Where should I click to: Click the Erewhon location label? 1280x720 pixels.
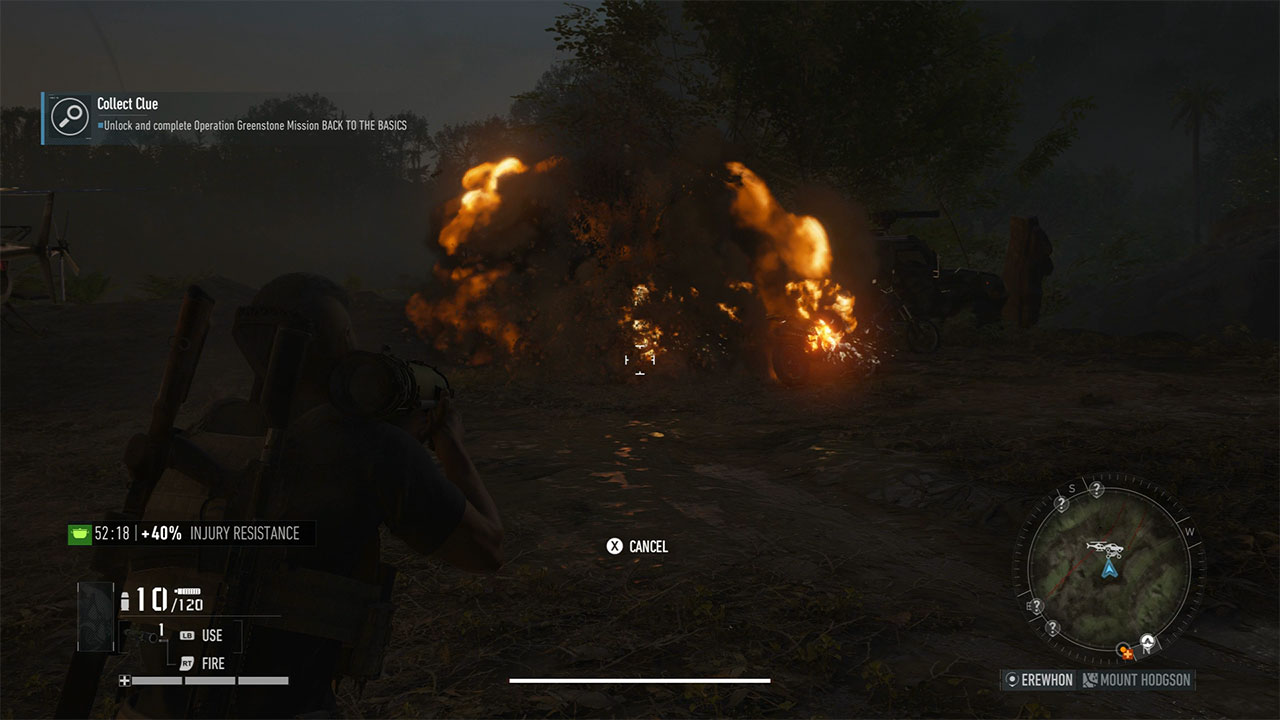point(1039,680)
